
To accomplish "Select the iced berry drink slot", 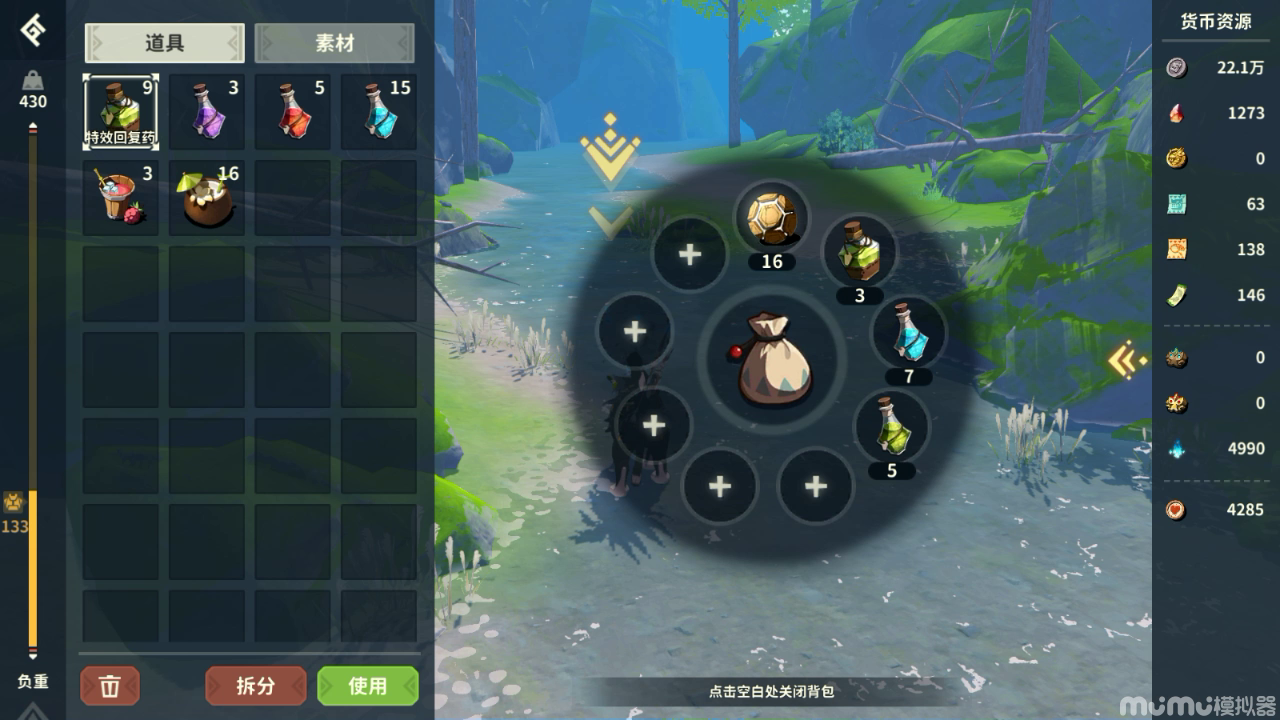I will click(120, 198).
